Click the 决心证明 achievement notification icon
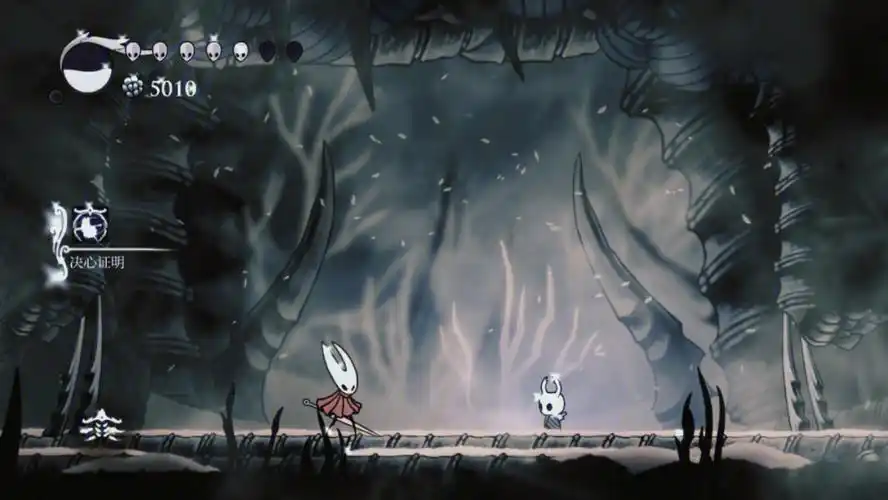888x500 pixels. [x=88, y=225]
